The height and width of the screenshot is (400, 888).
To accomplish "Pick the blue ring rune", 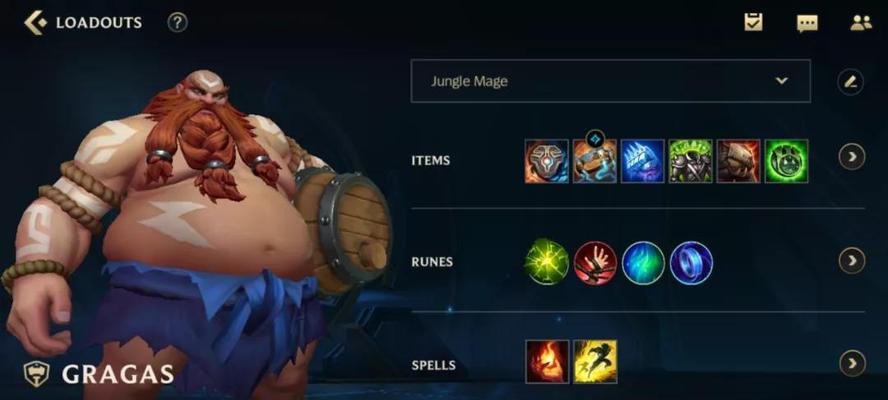I will 691,263.
